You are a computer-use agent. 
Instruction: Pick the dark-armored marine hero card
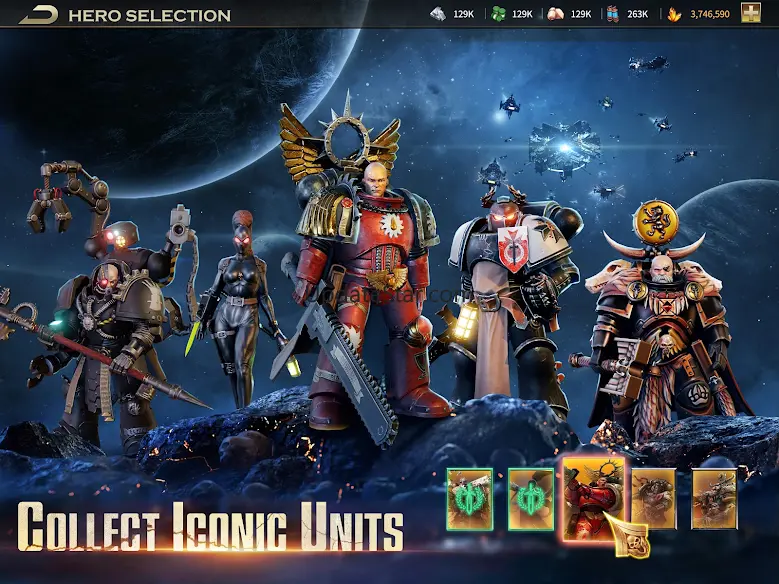coord(653,497)
